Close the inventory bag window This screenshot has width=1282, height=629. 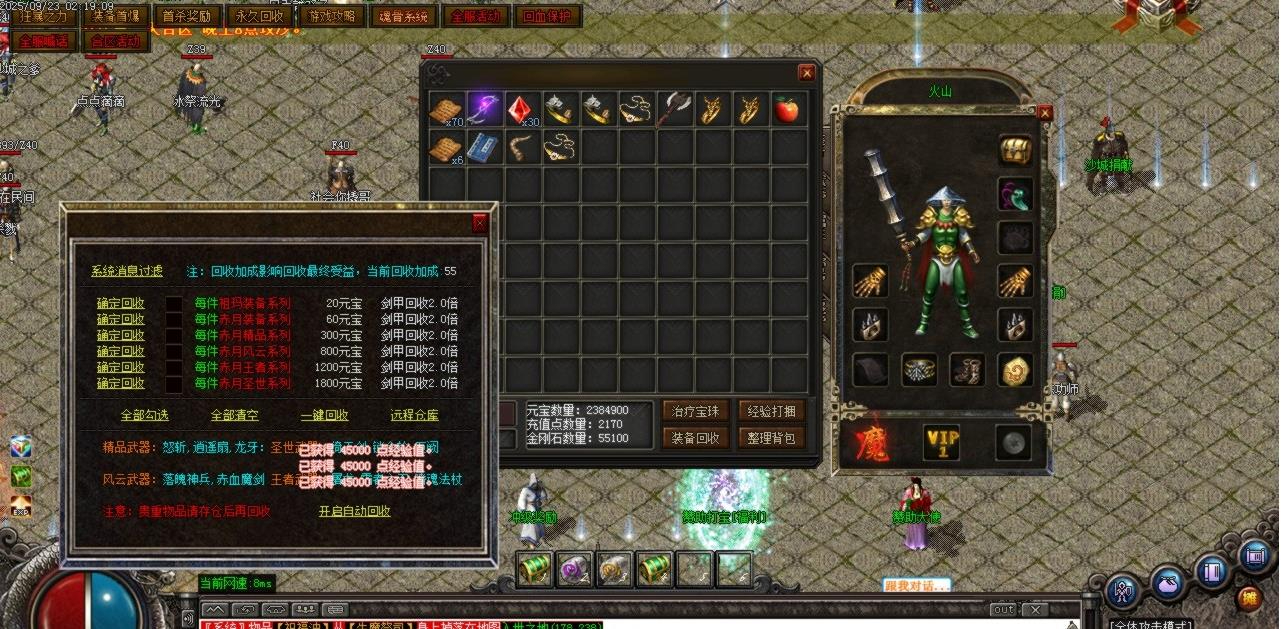[806, 72]
